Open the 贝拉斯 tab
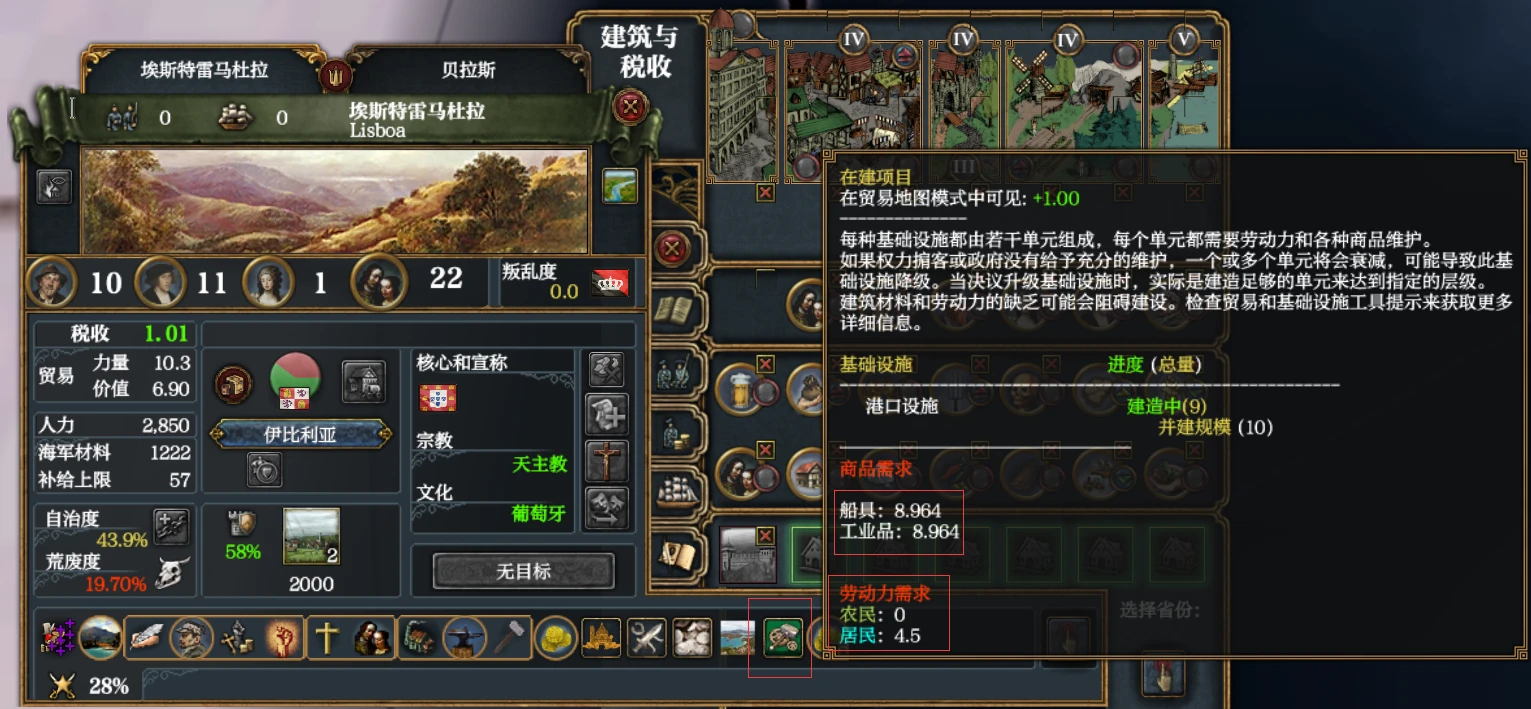 [468, 71]
